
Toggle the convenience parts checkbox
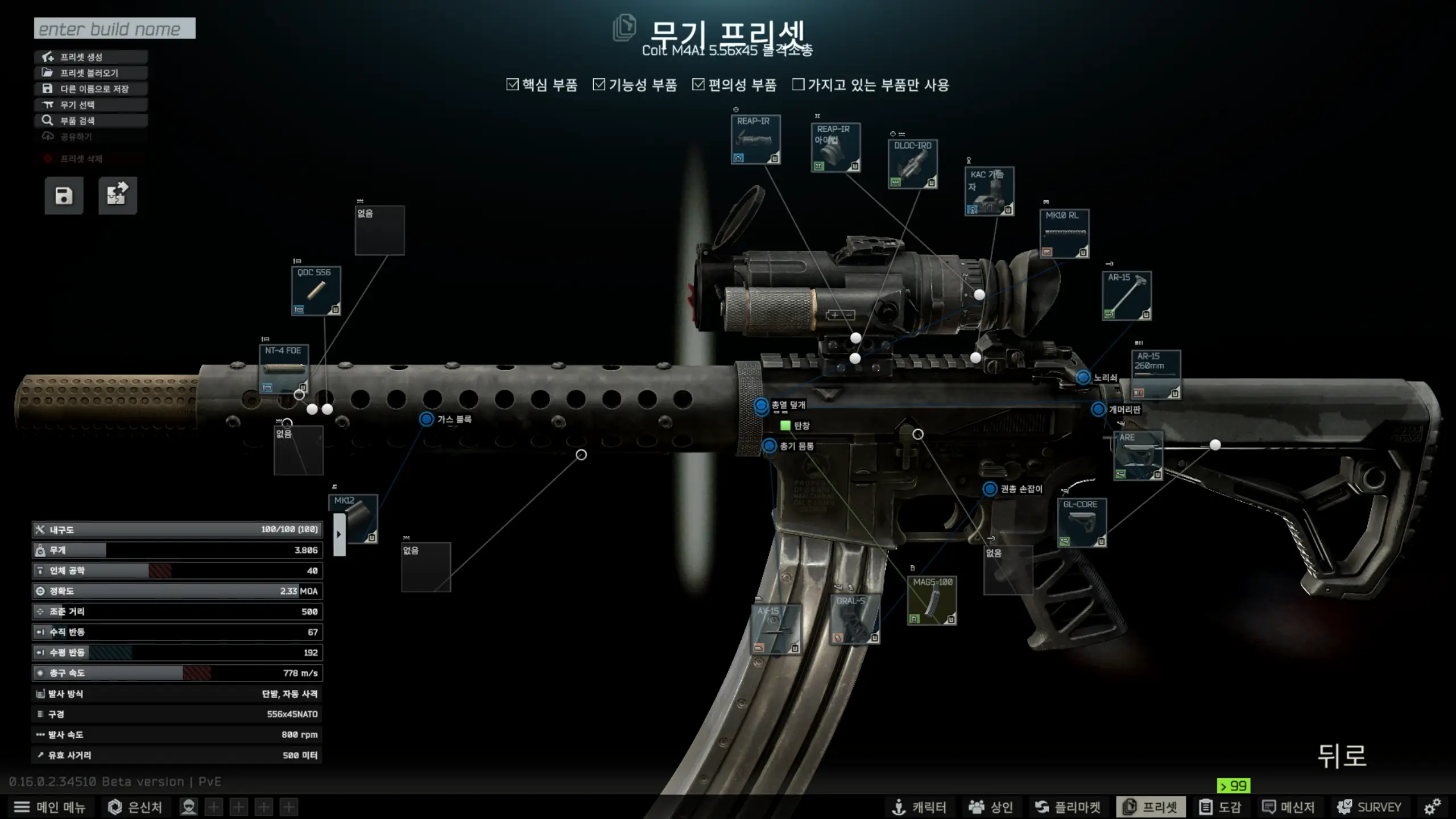pyautogui.click(x=698, y=85)
